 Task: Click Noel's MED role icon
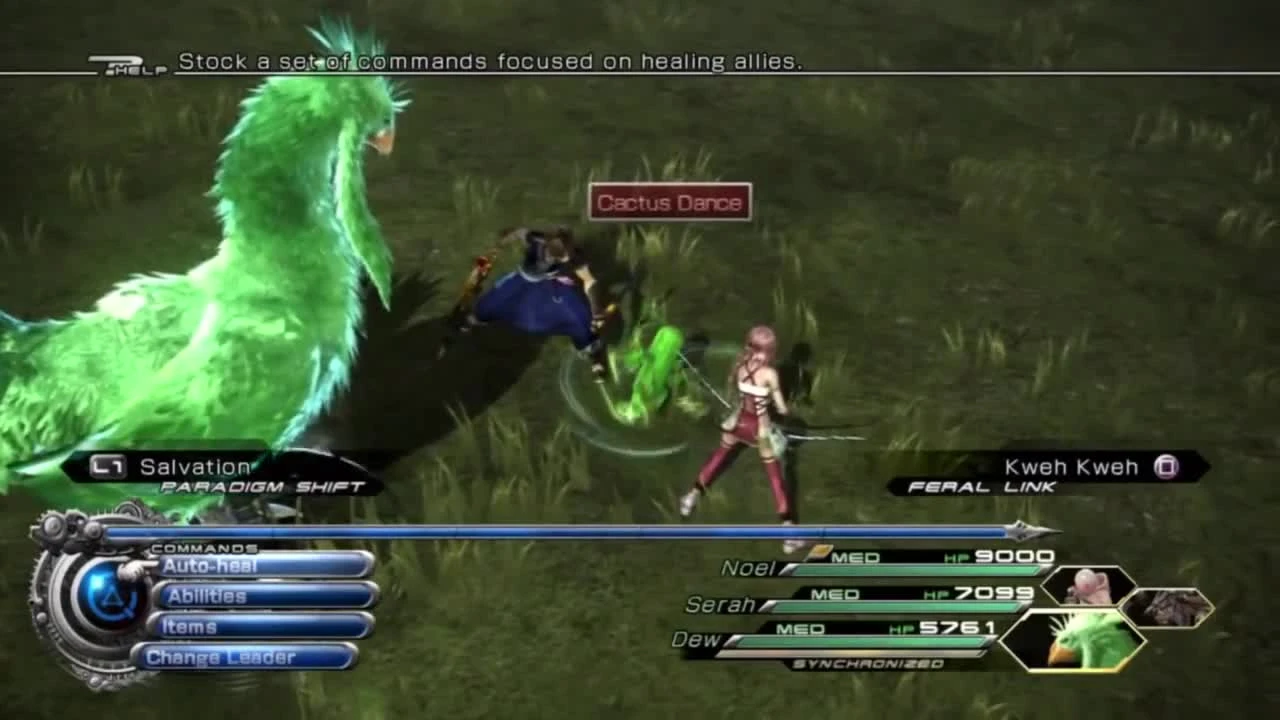855,556
